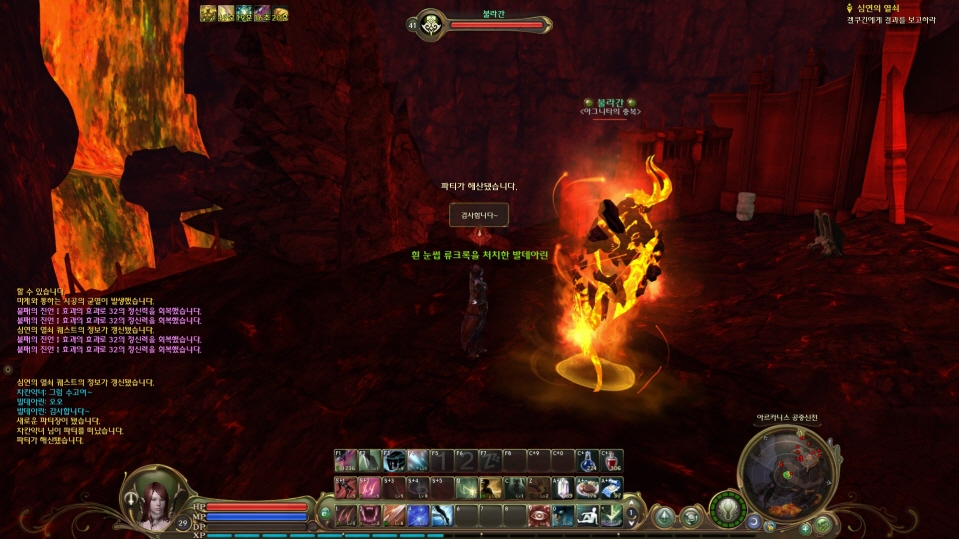This screenshot has height=539, width=959.
Task: Activate the red eye skill icon
Action: pos(540,514)
